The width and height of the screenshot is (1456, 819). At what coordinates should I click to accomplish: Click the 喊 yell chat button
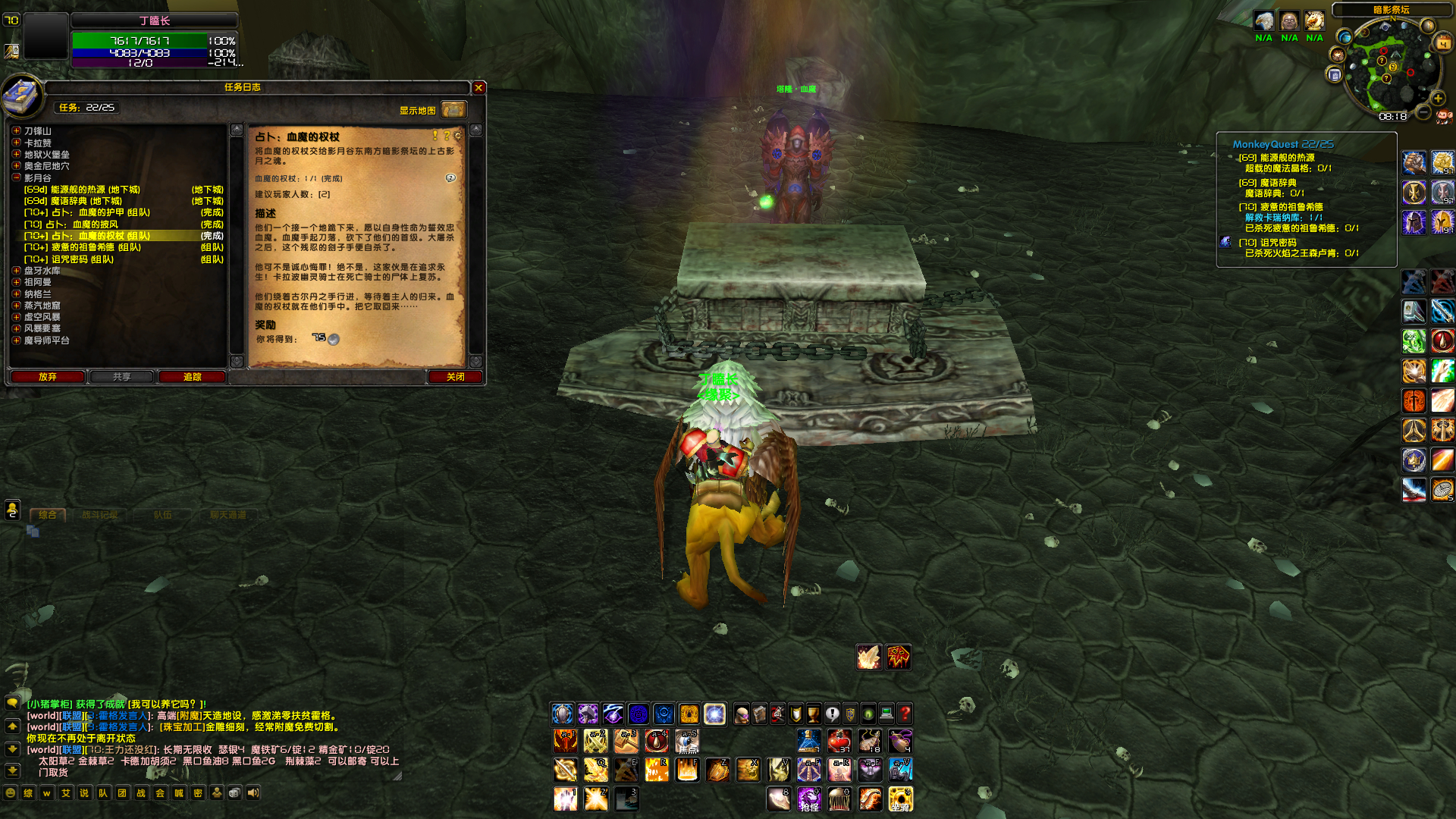click(x=180, y=792)
